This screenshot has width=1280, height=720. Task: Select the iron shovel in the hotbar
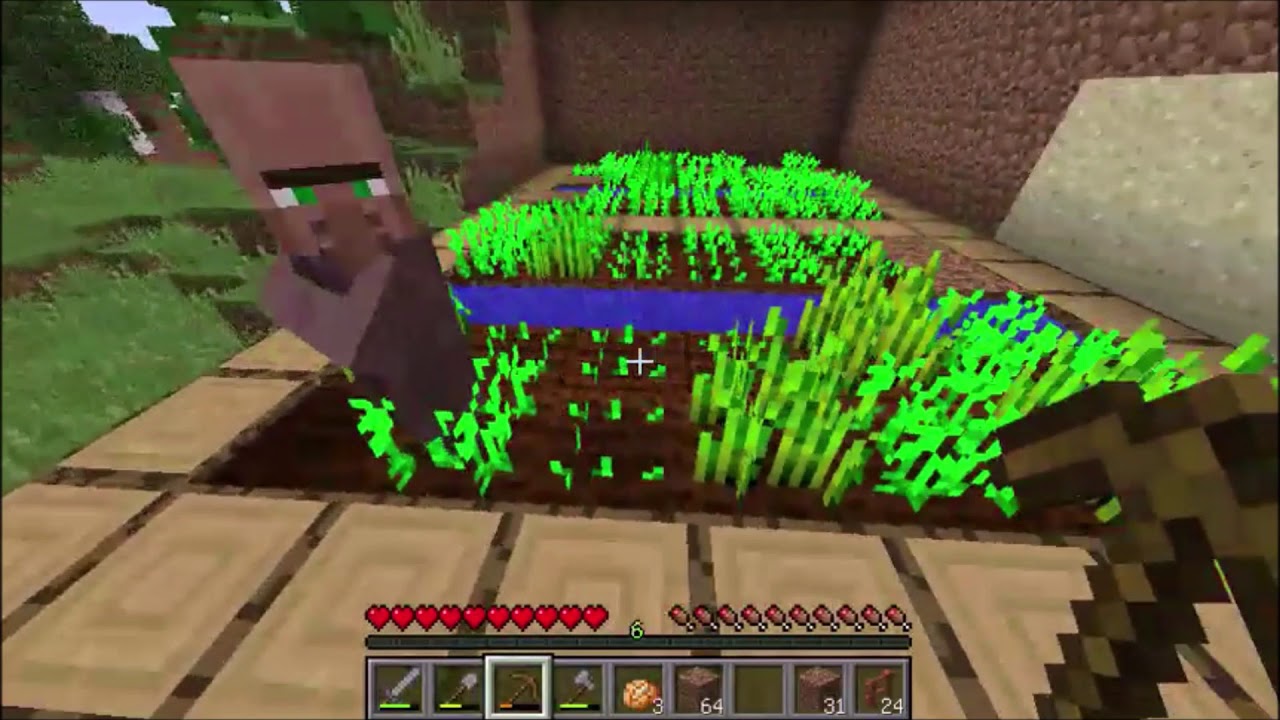point(456,684)
